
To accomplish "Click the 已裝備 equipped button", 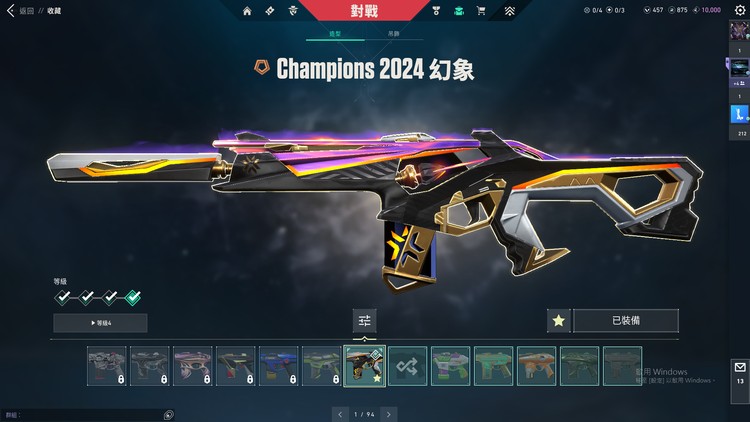I will click(x=626, y=321).
